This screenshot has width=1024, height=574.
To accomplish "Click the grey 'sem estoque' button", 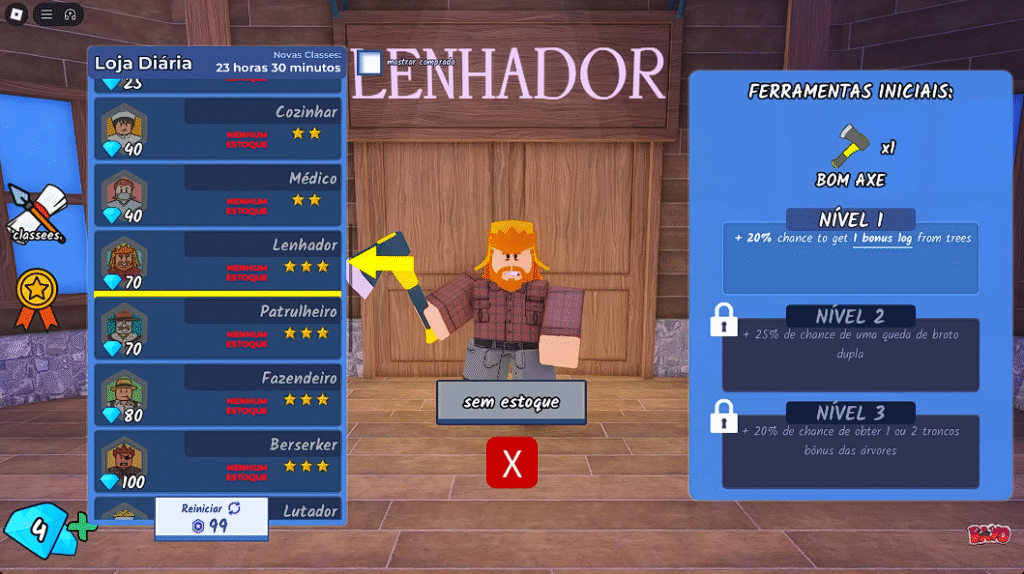I will 511,402.
